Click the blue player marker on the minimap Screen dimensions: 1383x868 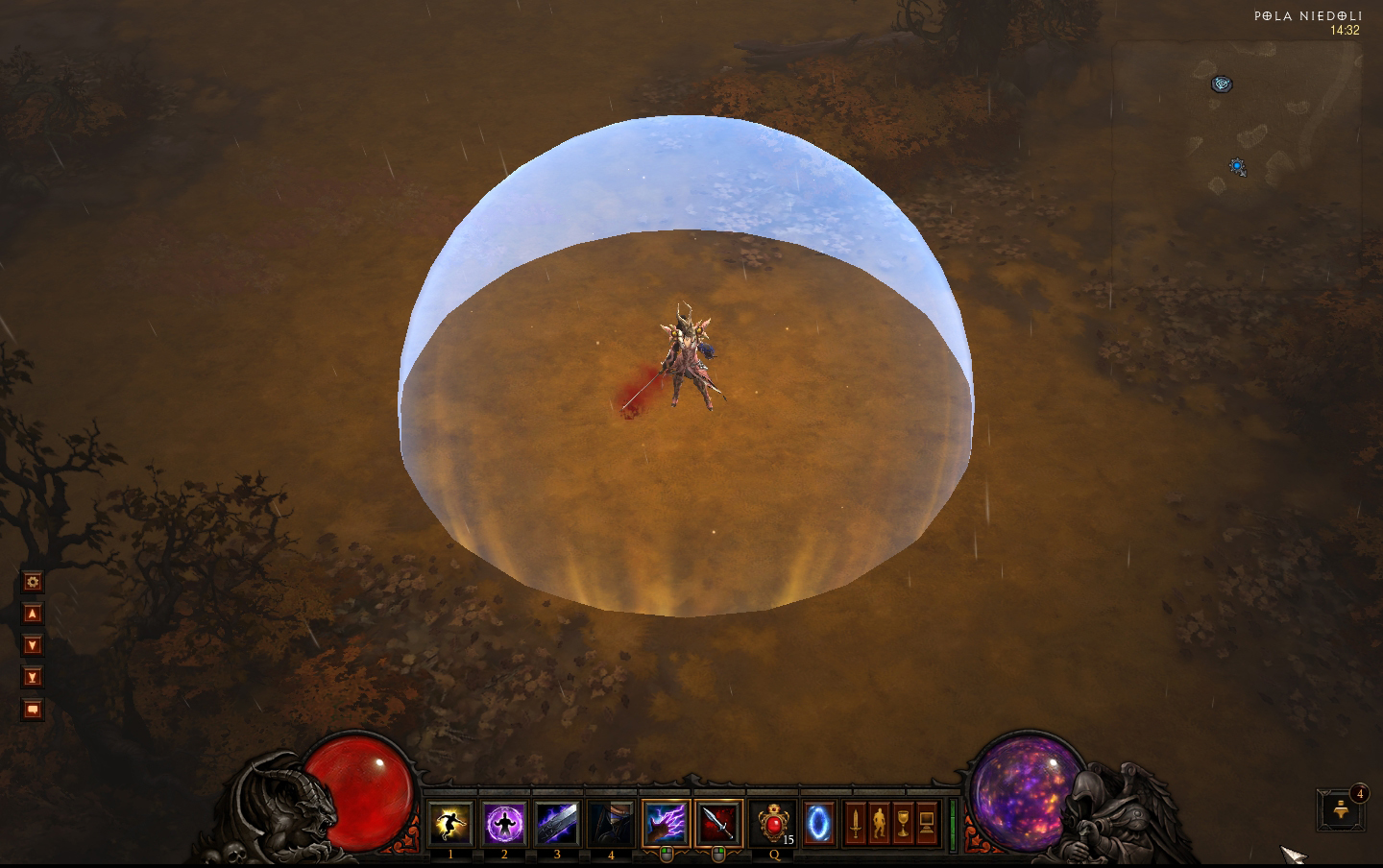tap(1238, 167)
